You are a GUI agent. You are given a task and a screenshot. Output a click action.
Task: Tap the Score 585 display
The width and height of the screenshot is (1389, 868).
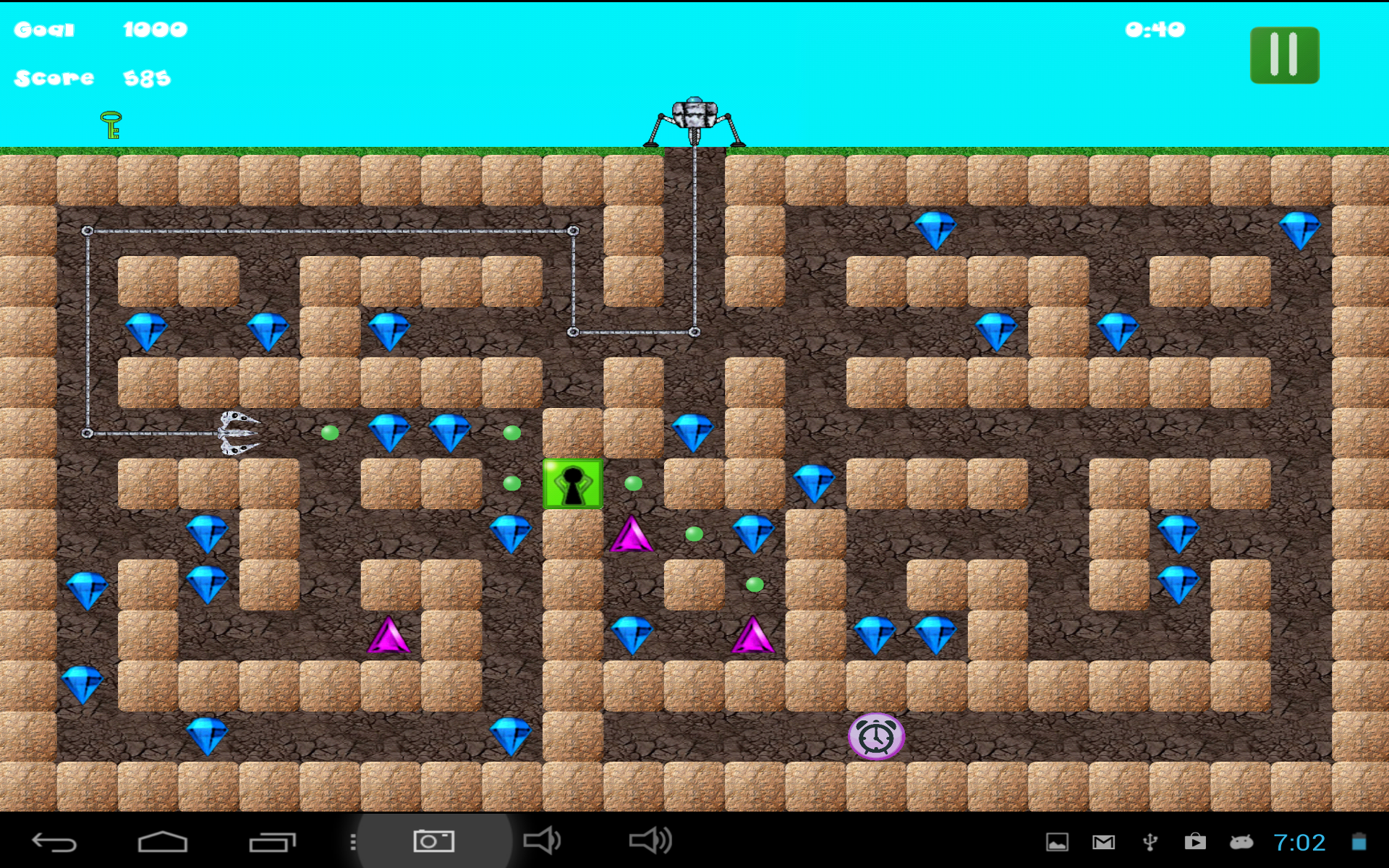[x=94, y=78]
